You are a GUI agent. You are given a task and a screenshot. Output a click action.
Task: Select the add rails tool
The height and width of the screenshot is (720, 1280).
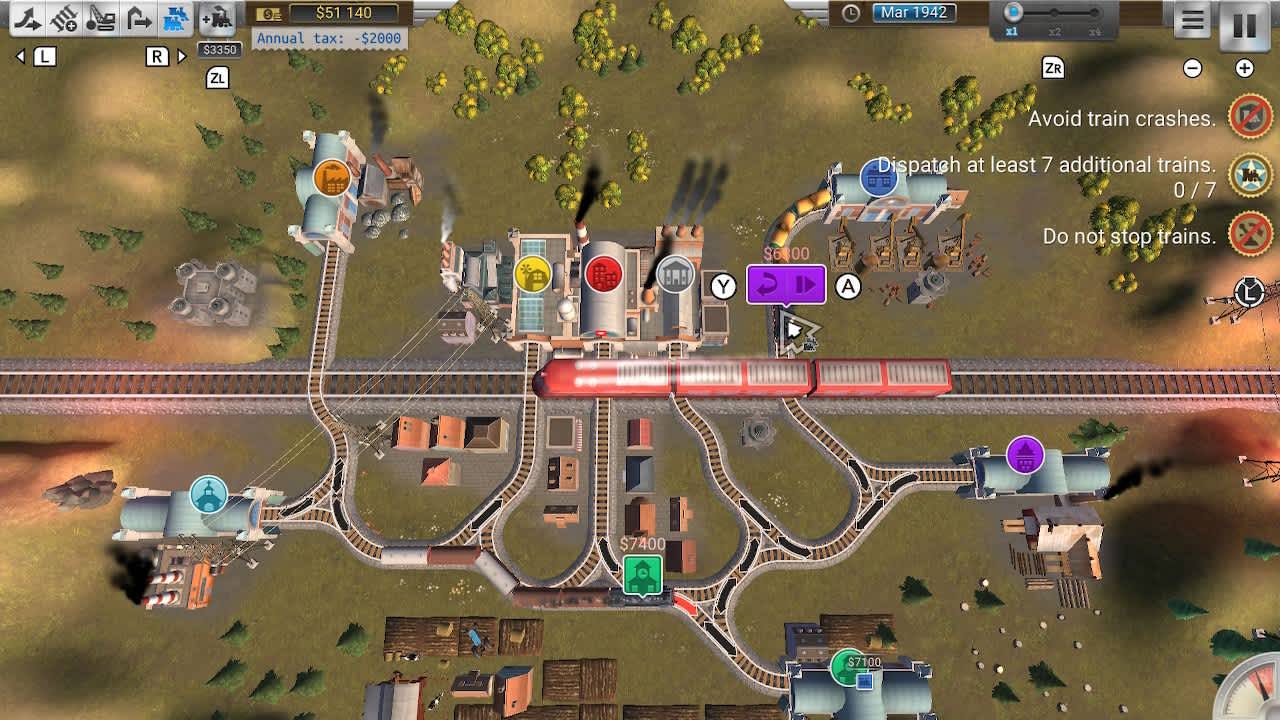pos(65,18)
